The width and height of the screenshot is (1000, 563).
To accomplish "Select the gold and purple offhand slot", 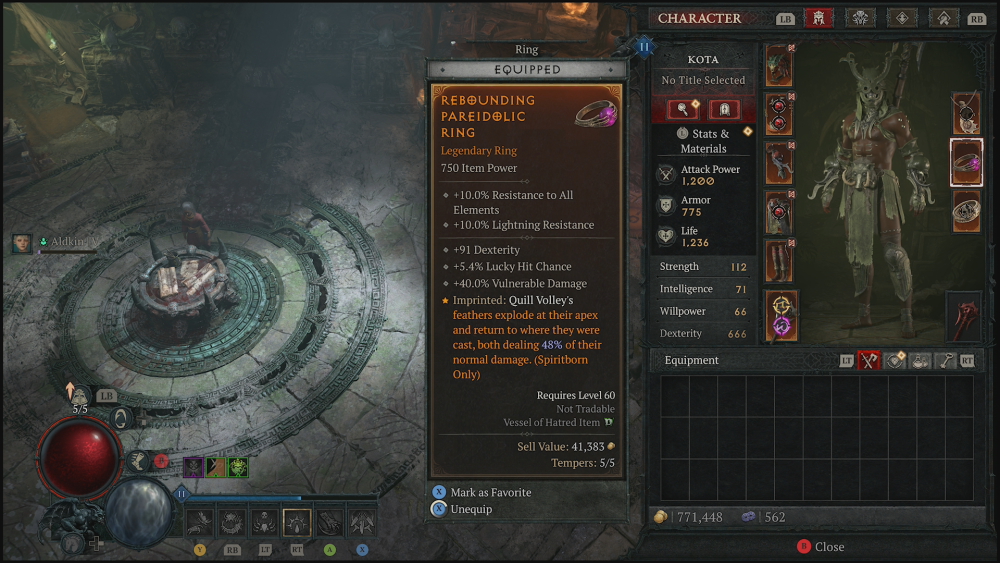I will [779, 312].
